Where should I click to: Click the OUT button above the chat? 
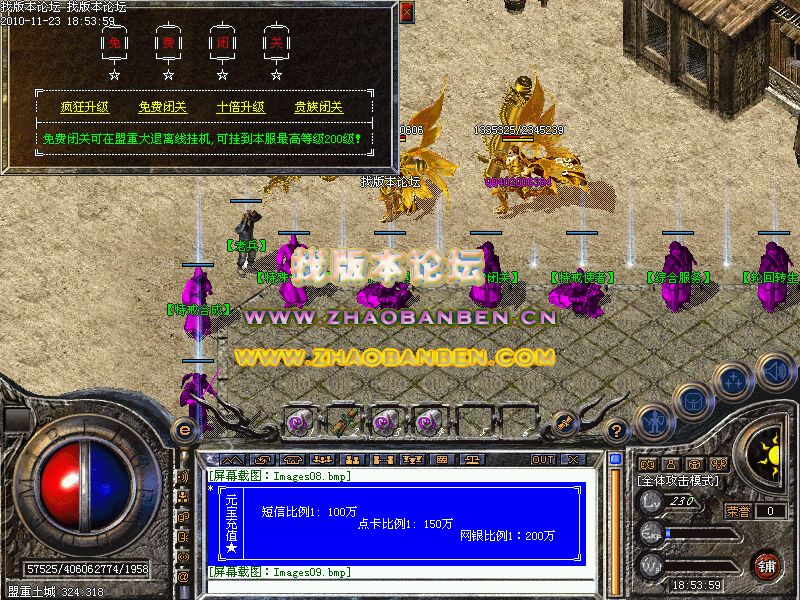[x=542, y=459]
